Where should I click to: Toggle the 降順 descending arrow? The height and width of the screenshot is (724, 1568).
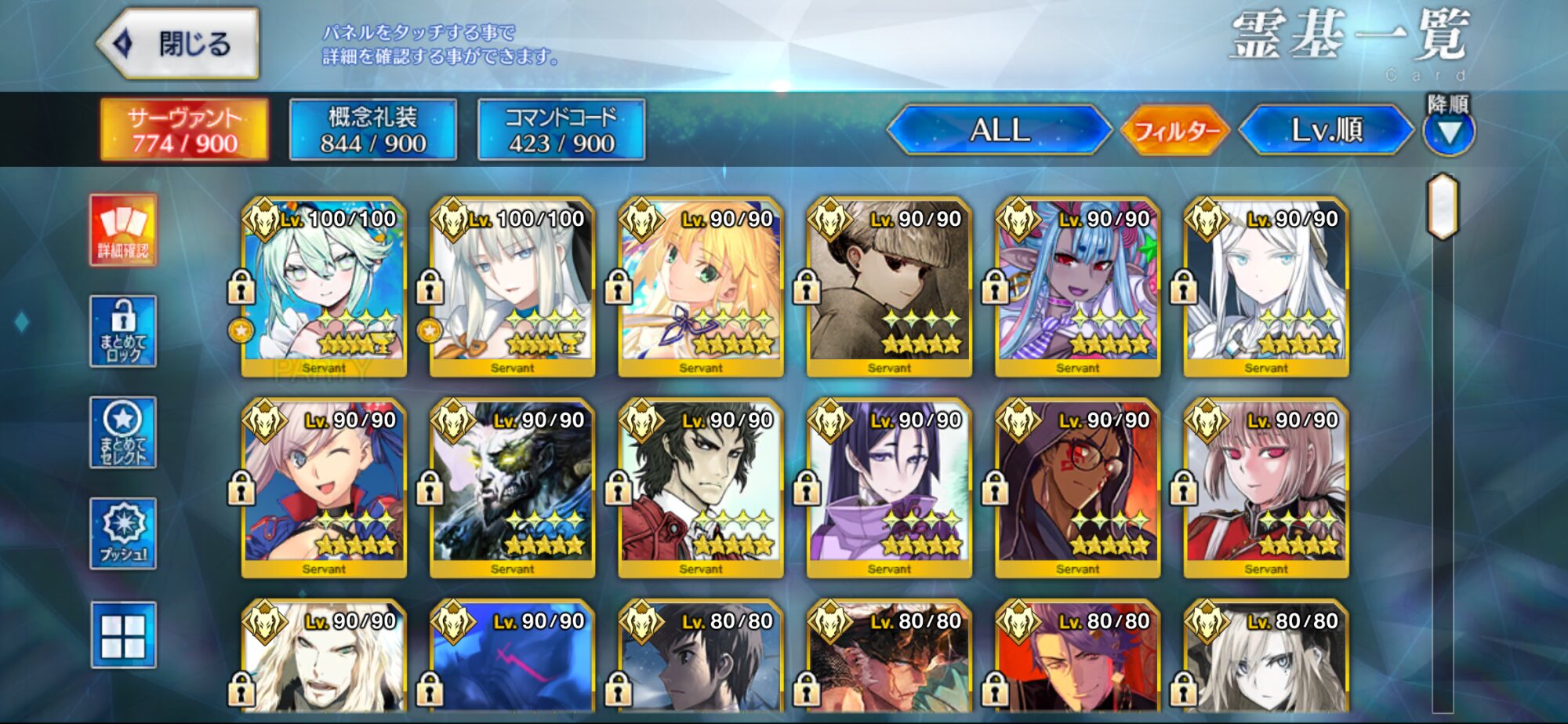click(1449, 130)
